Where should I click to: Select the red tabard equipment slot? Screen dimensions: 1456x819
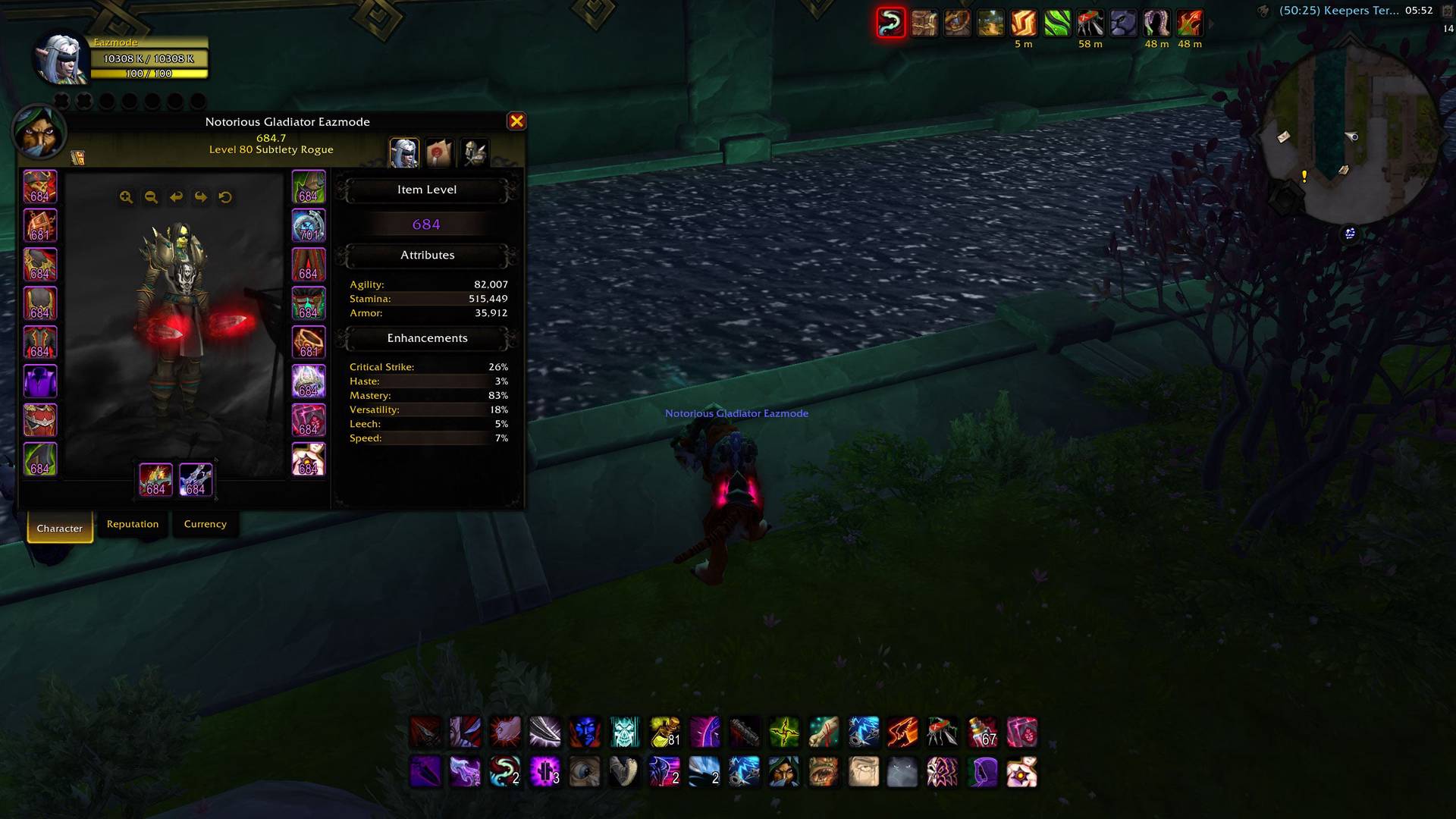[x=40, y=420]
